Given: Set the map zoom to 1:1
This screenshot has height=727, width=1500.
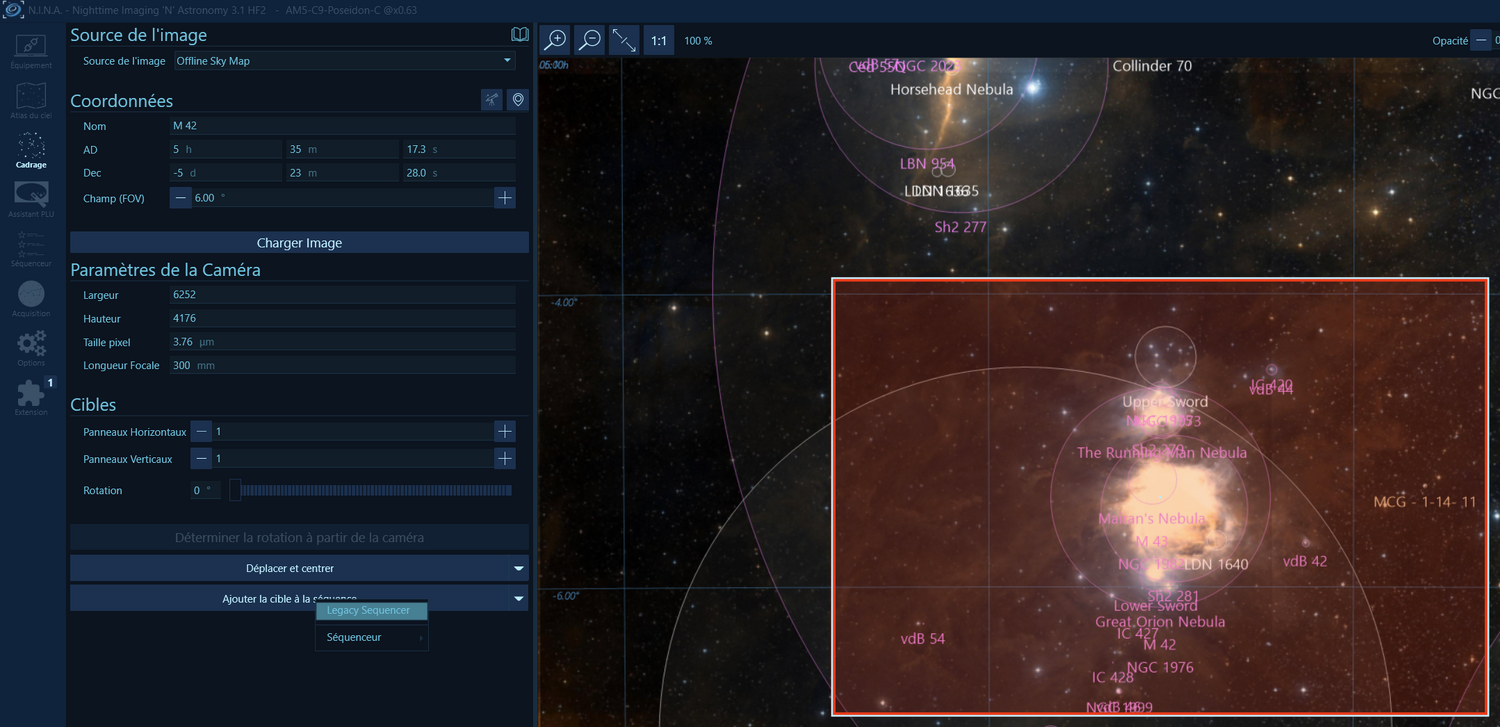Looking at the screenshot, I should pyautogui.click(x=659, y=41).
